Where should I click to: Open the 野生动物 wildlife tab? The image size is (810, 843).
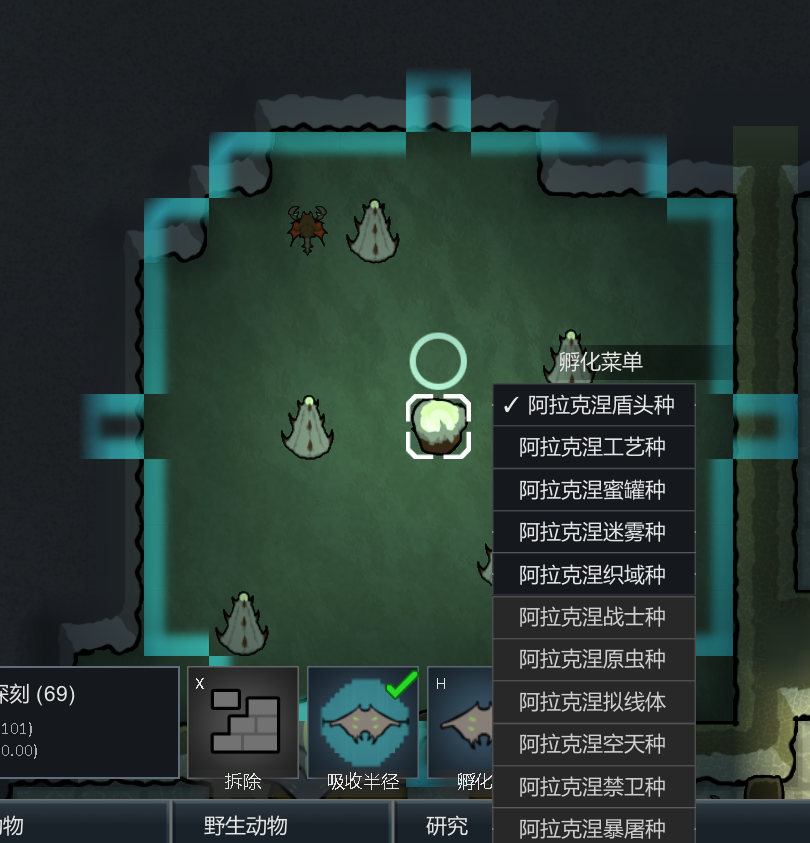pos(245,826)
